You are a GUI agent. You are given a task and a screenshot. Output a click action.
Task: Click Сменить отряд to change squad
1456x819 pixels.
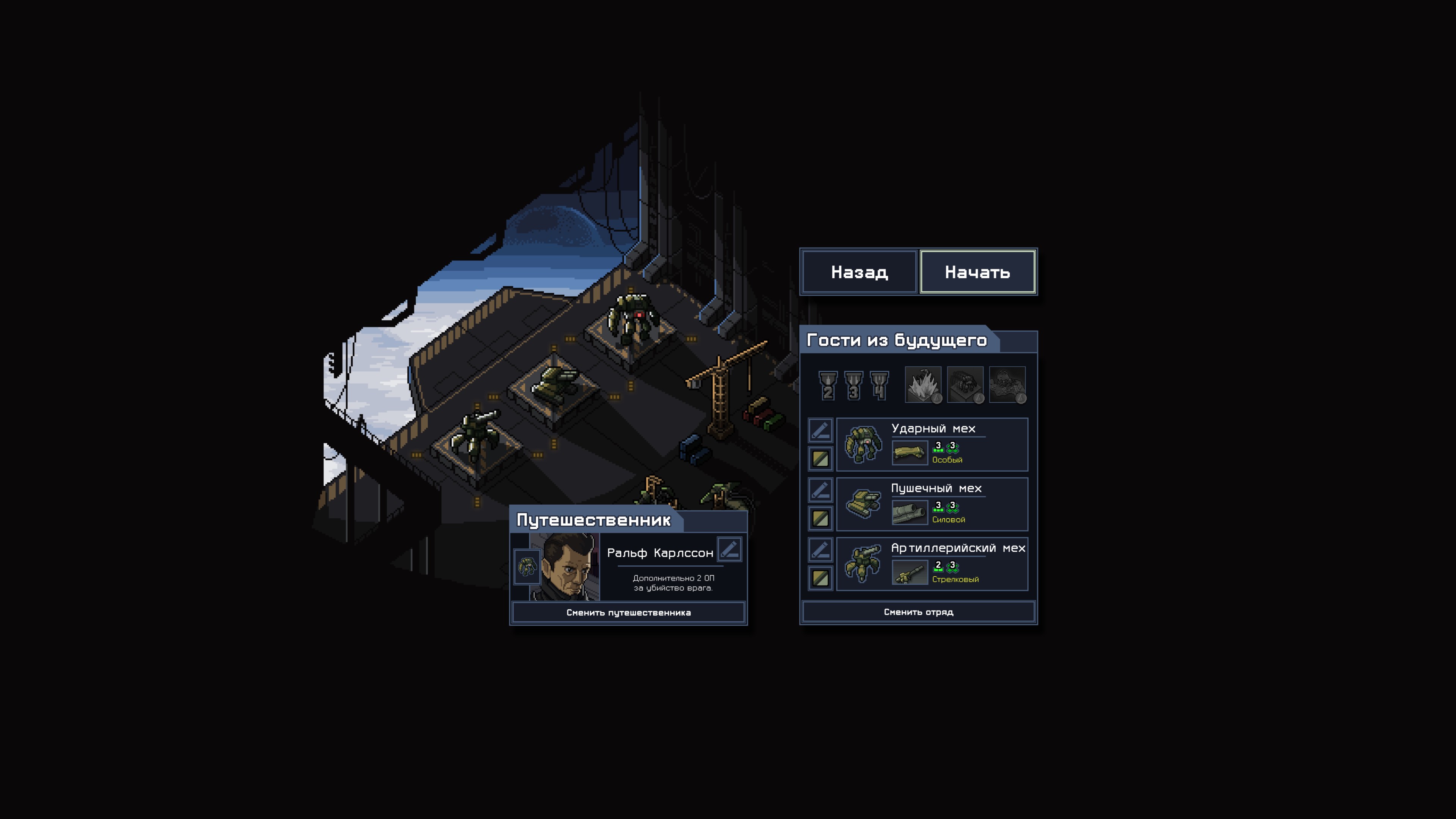click(918, 612)
